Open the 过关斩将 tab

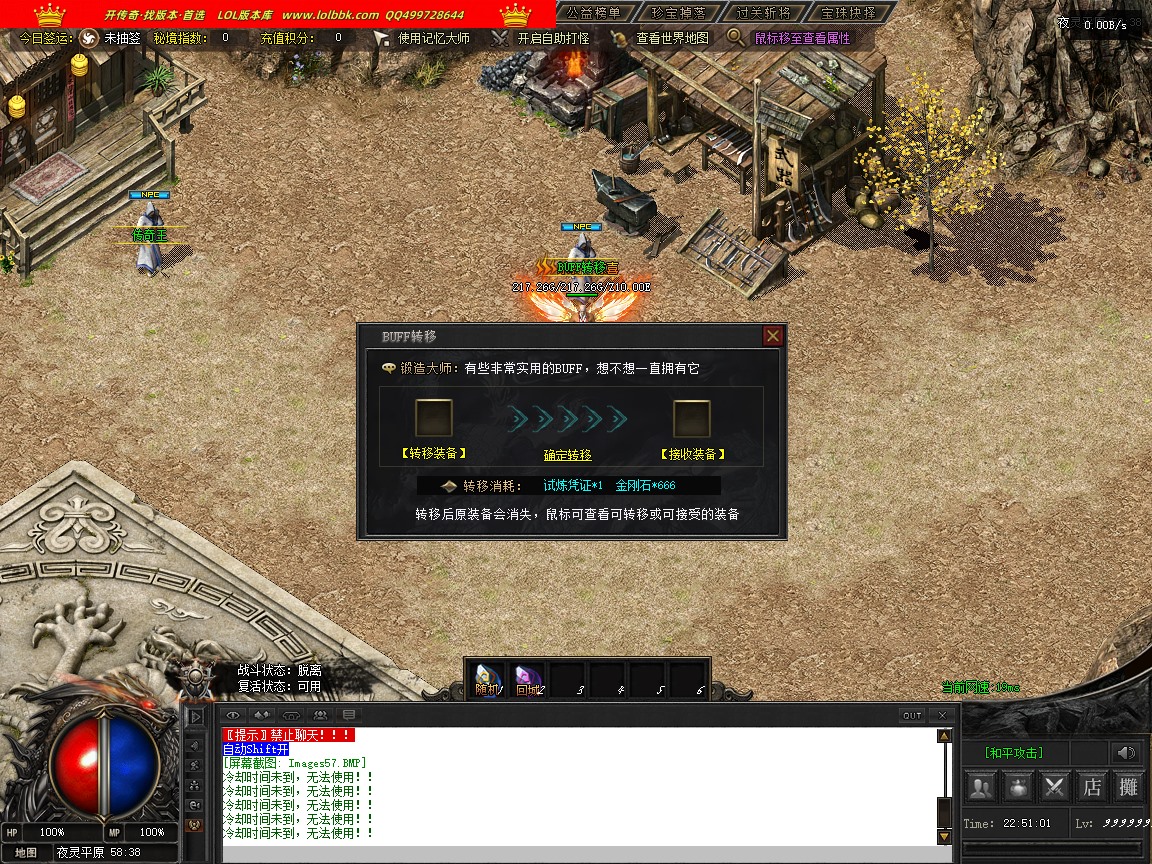coord(763,13)
